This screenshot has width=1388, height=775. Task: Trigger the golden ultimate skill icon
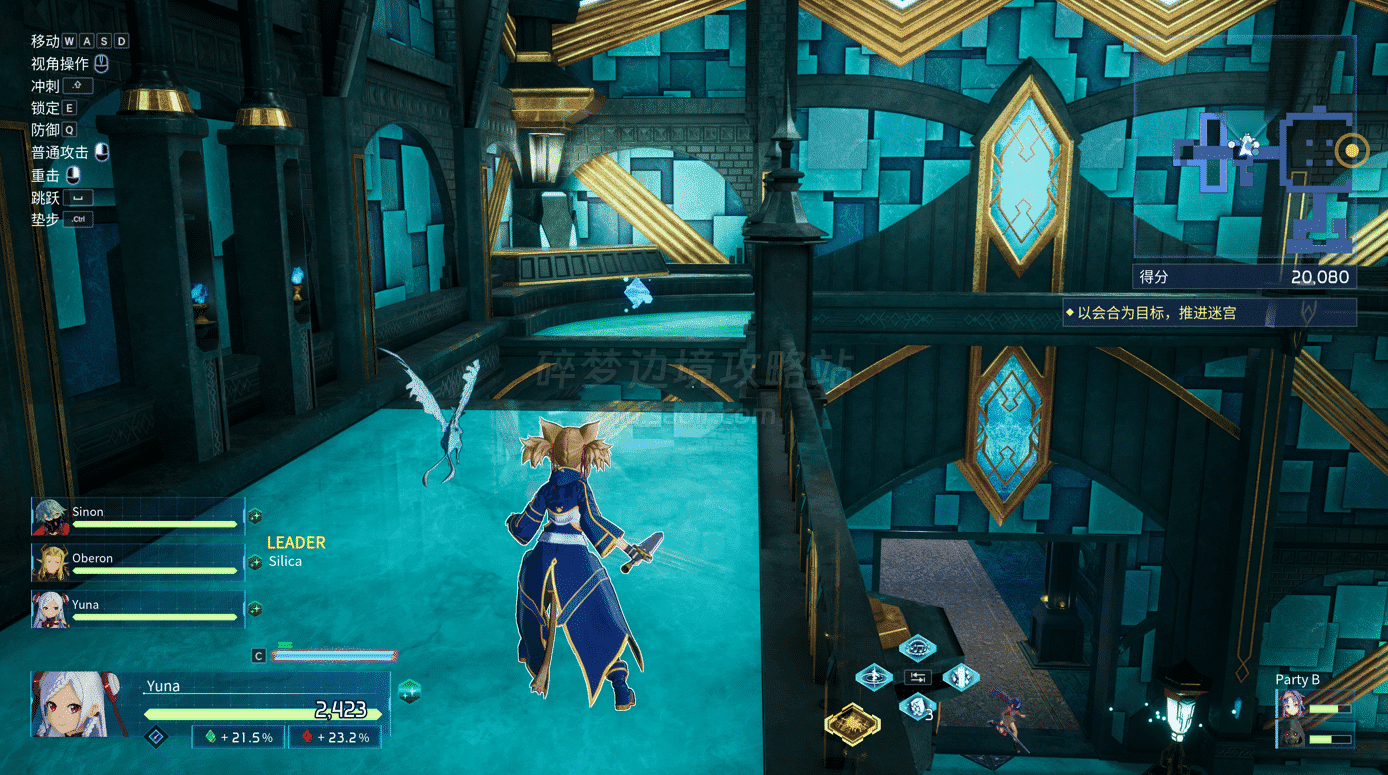point(852,722)
